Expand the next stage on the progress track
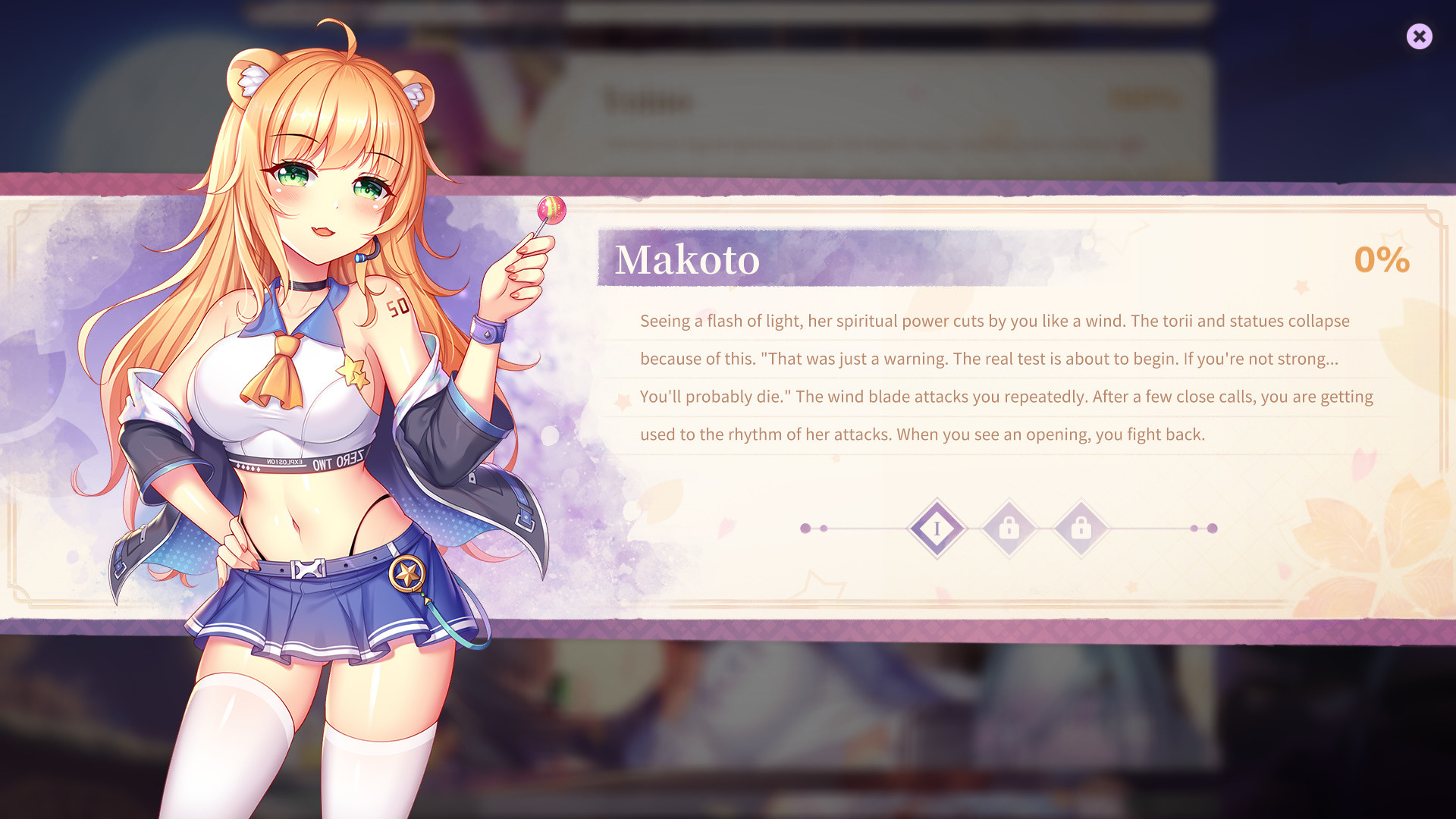Image resolution: width=1456 pixels, height=819 pixels. tap(1009, 529)
